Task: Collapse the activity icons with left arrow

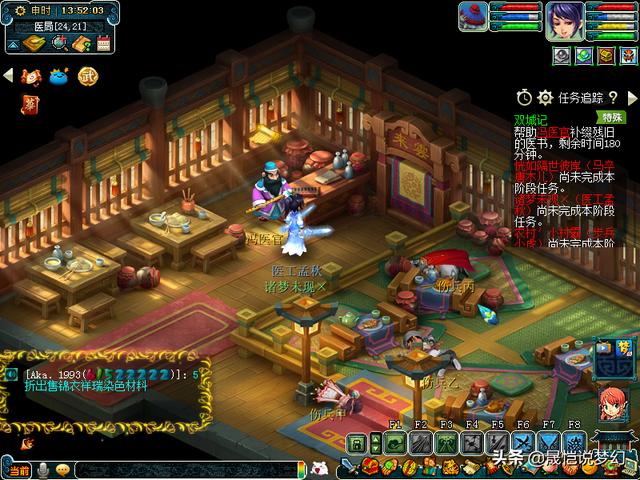Action: pos(8,75)
